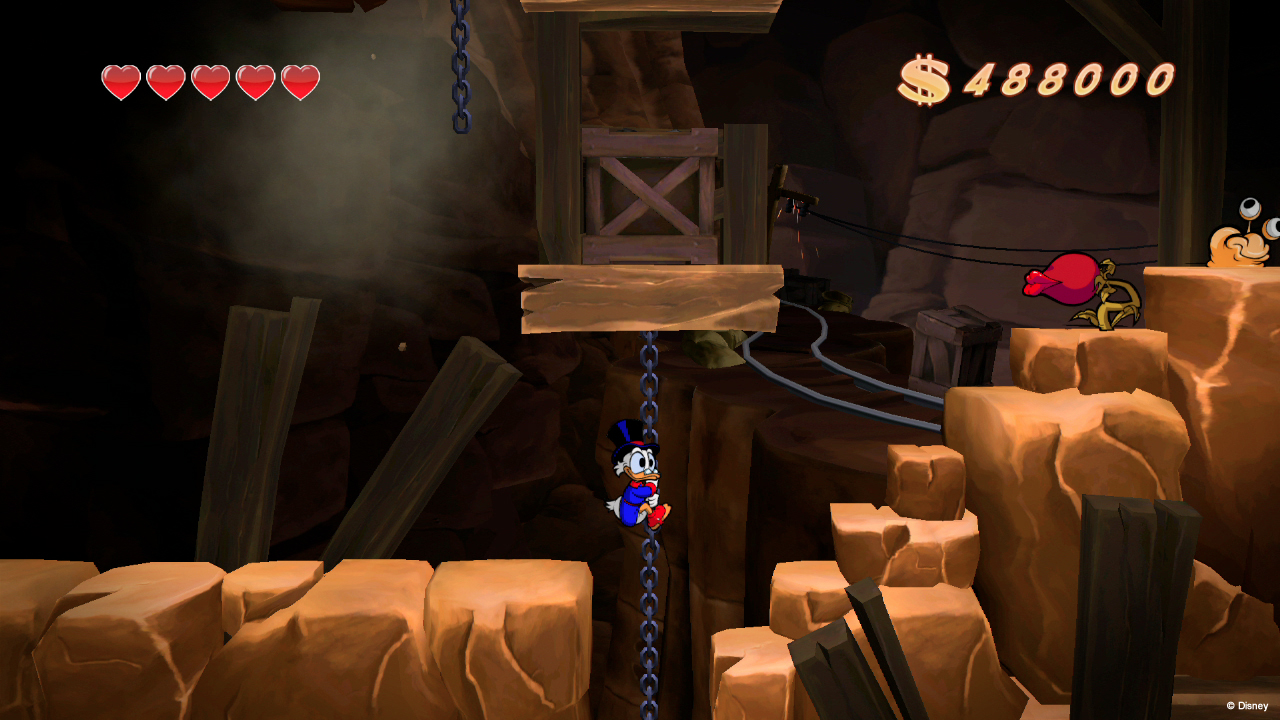Click the sparking cable on the rock wall
The image size is (1280, 720).
pos(798,210)
